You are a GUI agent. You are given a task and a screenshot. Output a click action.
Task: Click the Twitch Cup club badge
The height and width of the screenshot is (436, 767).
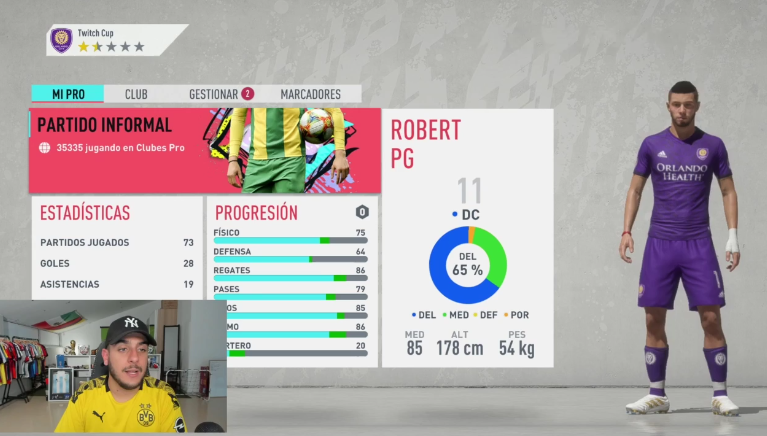point(62,40)
